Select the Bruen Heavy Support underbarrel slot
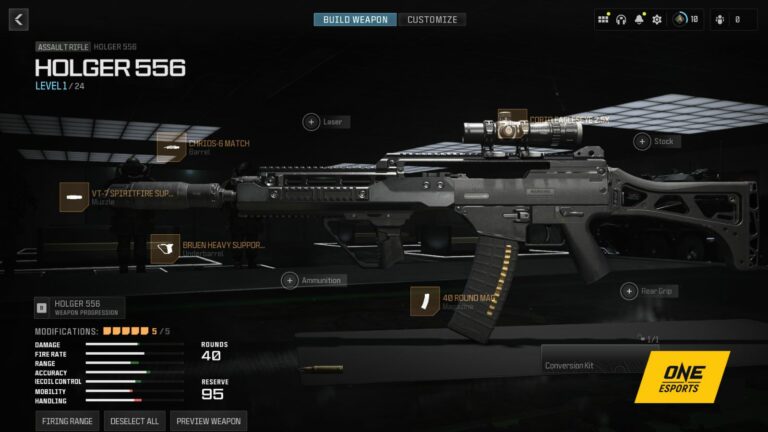Image resolution: width=768 pixels, height=432 pixels. [165, 248]
